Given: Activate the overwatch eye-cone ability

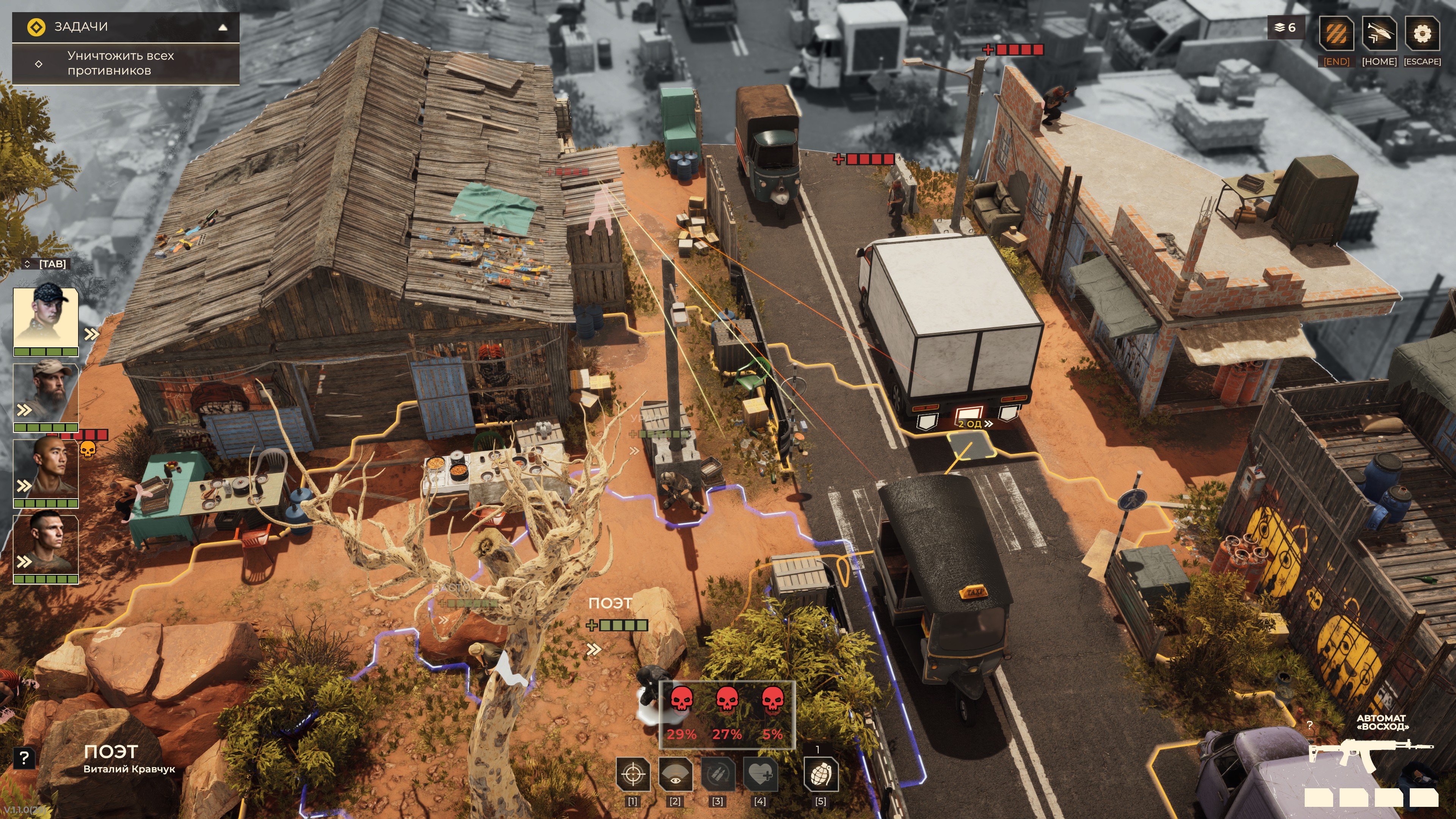Looking at the screenshot, I should [x=675, y=774].
